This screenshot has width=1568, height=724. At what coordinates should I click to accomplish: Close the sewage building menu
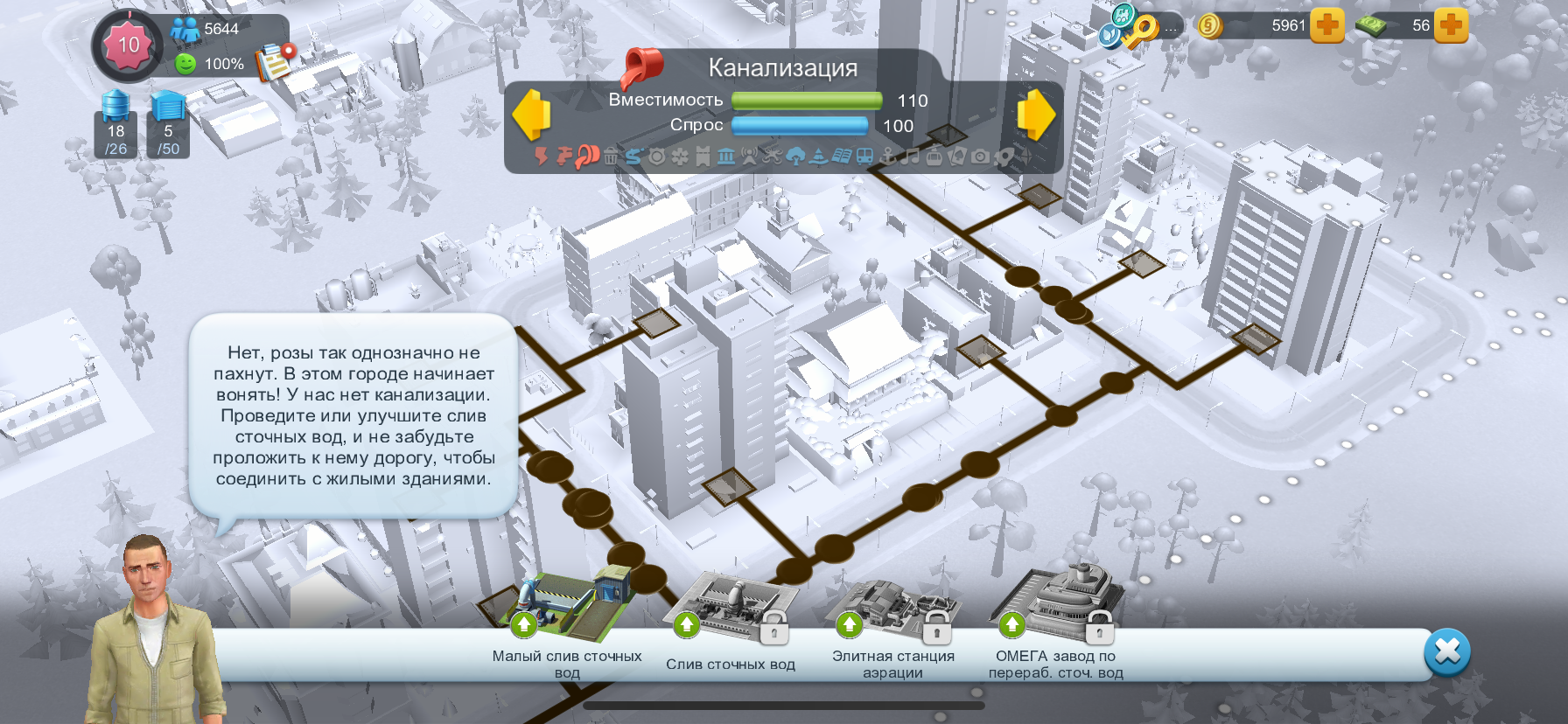pos(1447,651)
